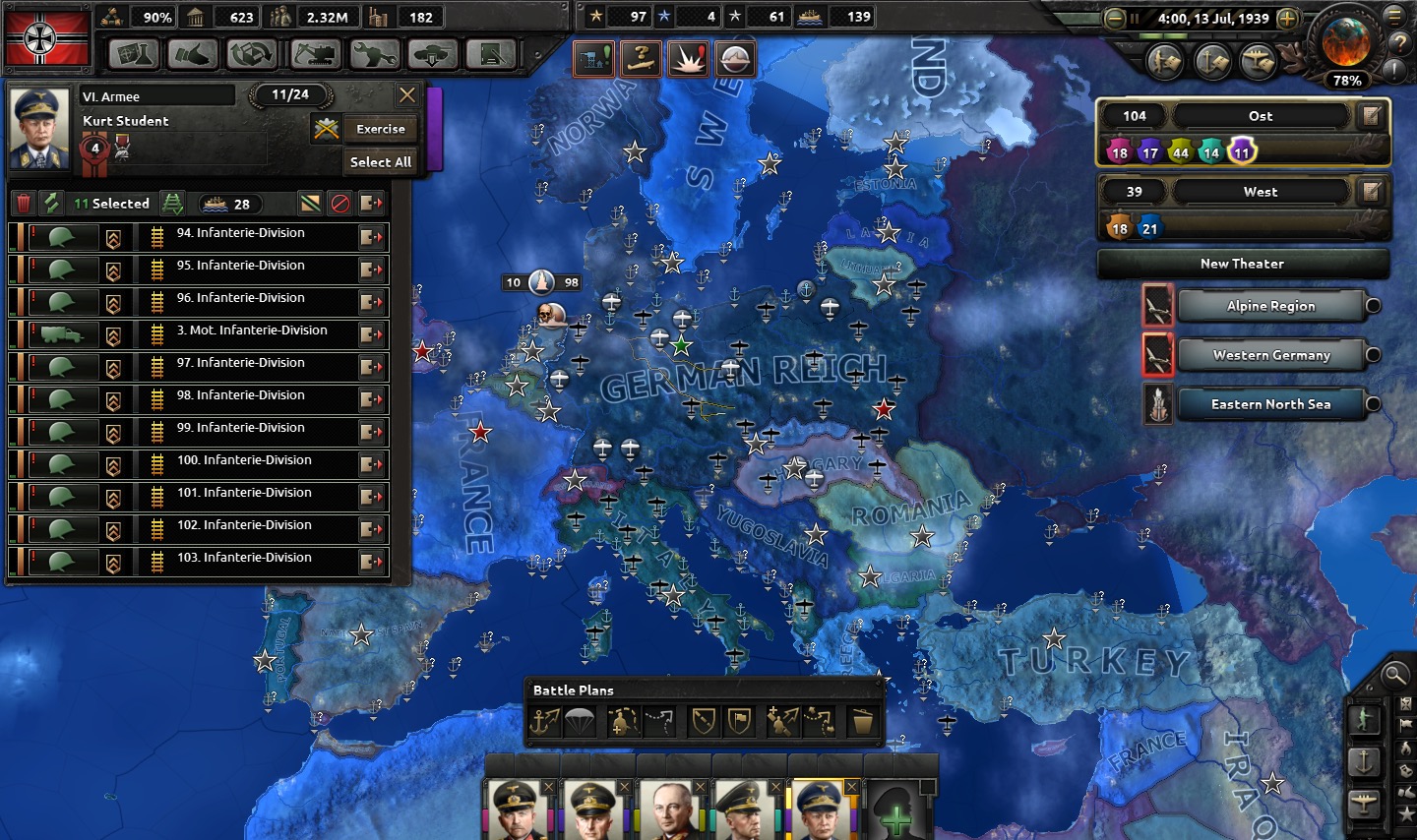Select the West theater
The image size is (1417, 840).
click(x=1260, y=192)
